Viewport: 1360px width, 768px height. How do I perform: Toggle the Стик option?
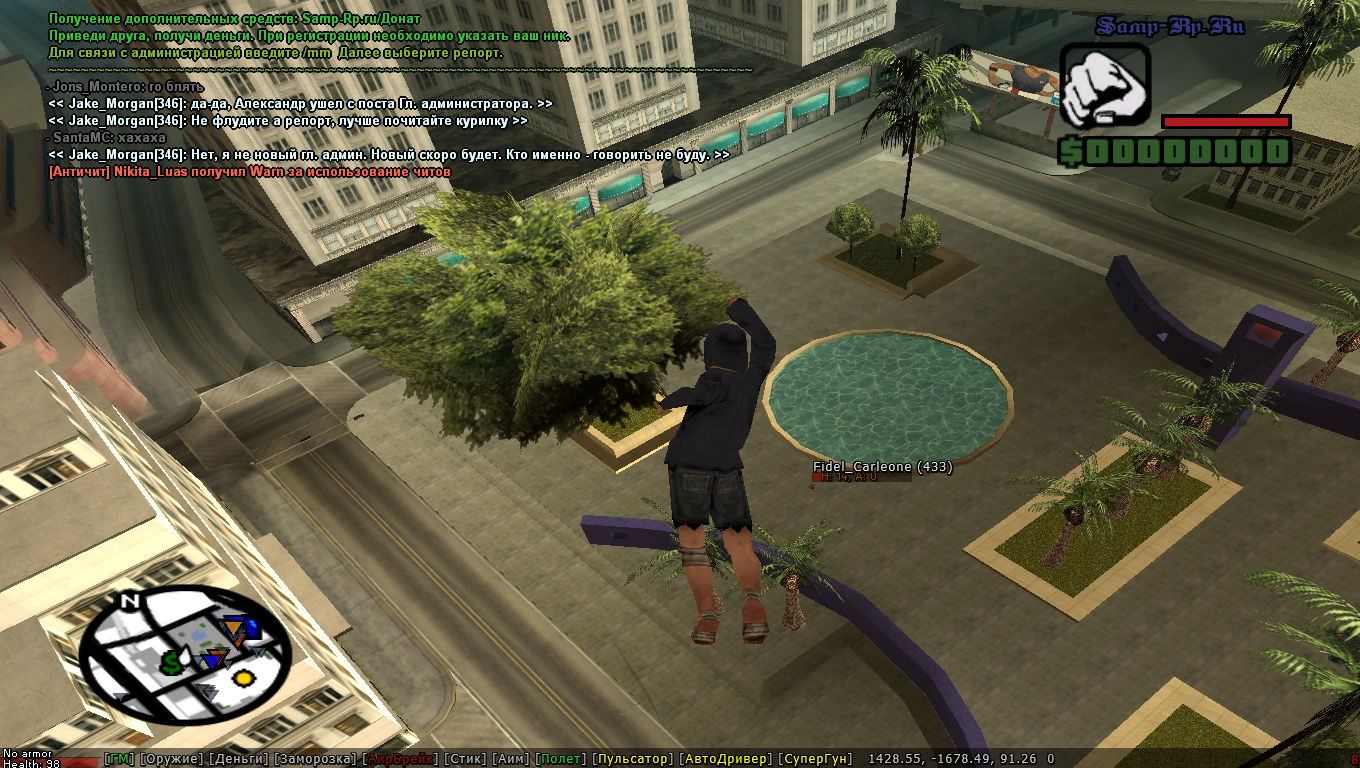465,759
